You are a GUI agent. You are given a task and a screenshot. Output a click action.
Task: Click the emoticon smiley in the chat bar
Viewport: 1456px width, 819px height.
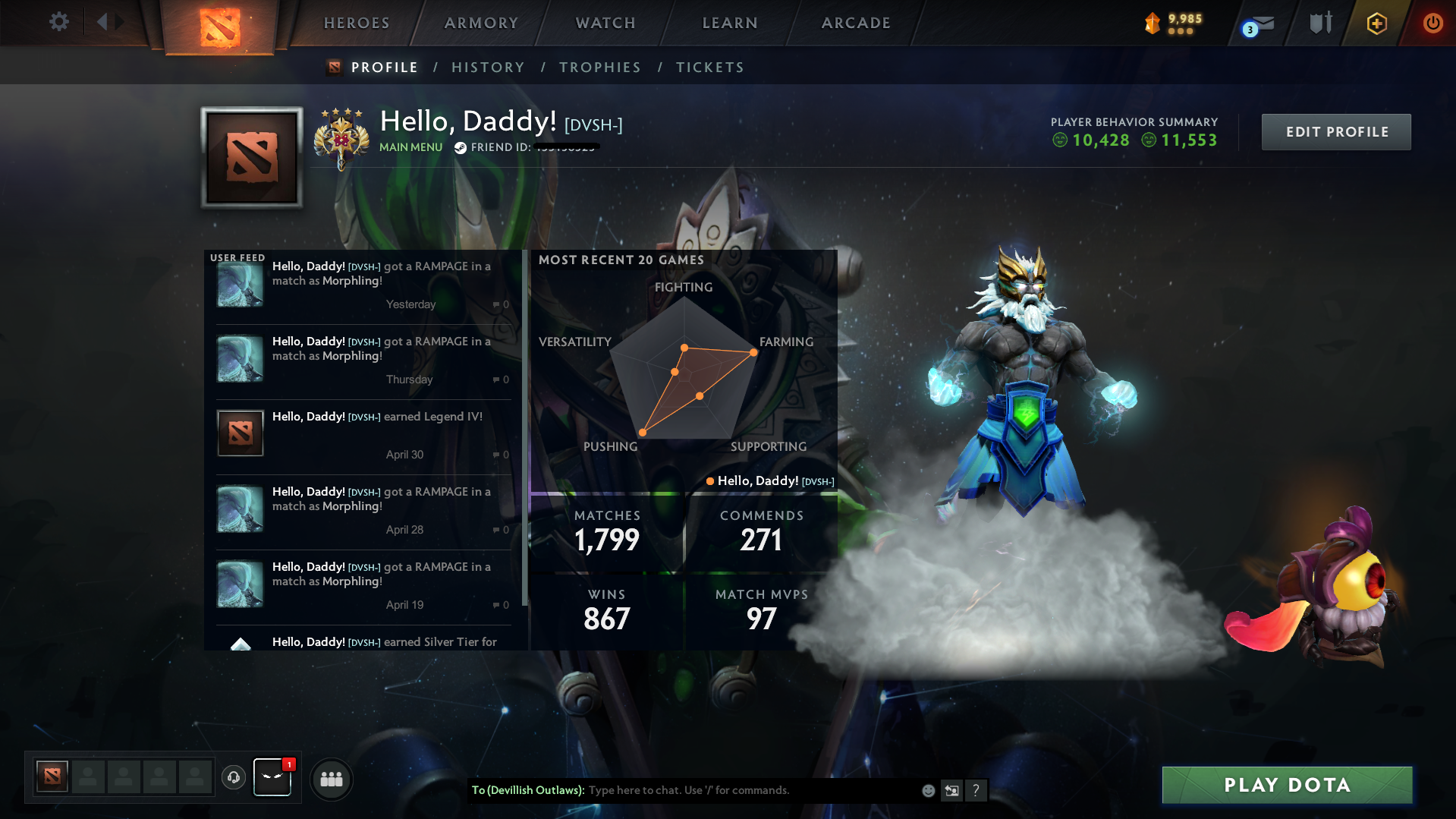[928, 790]
